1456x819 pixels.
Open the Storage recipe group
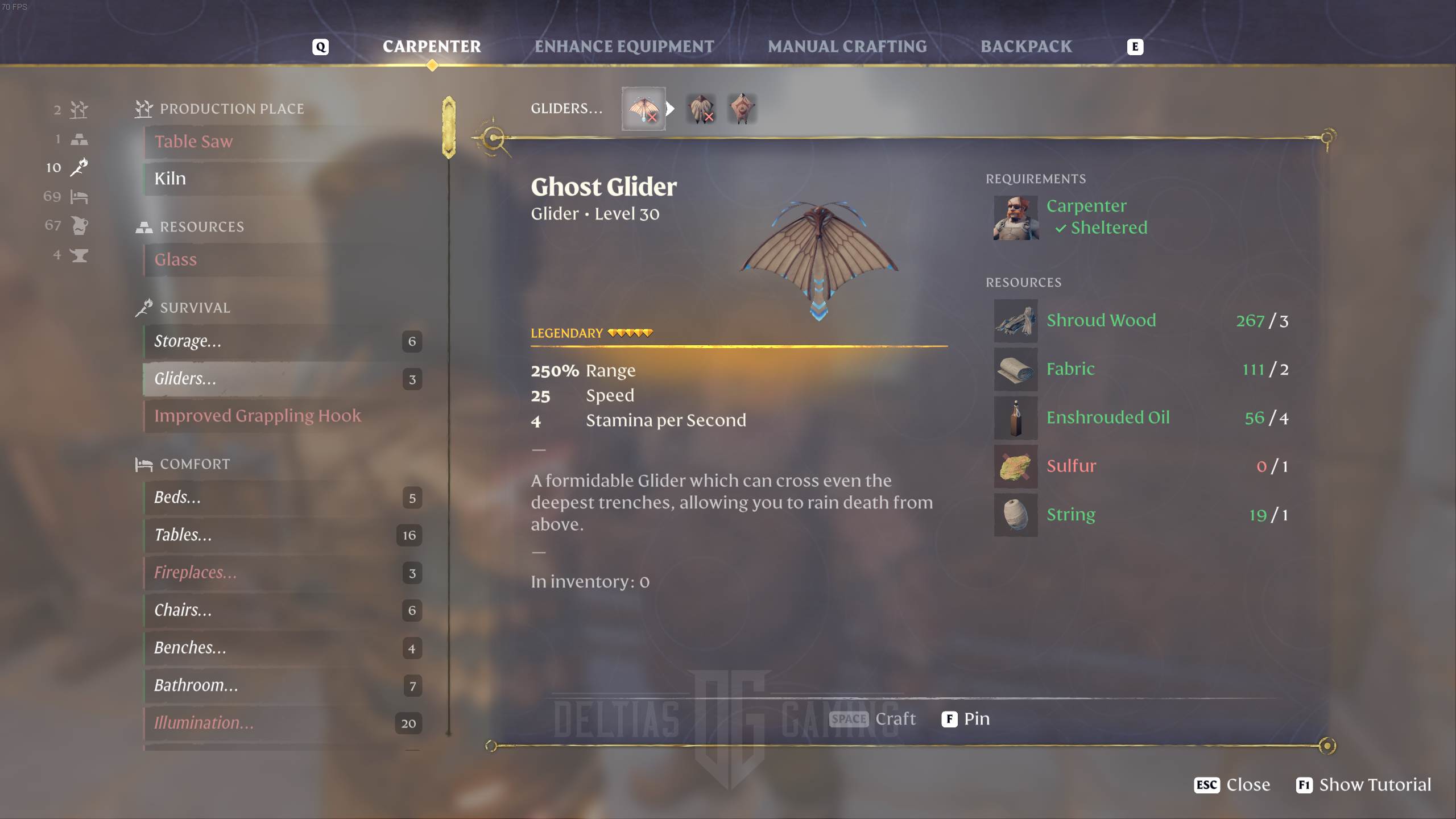click(188, 341)
